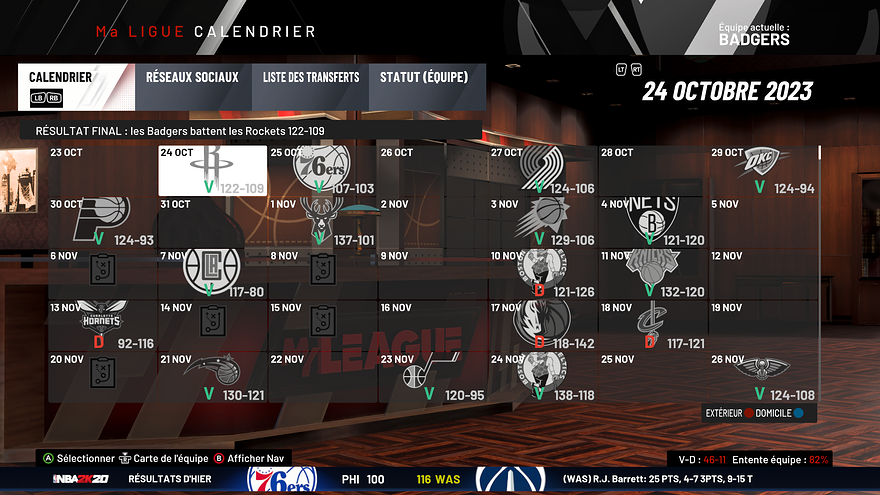This screenshot has height=495, width=880.
Task: Open the 18 Nov Cavaliers game
Action: pyautogui.click(x=652, y=325)
